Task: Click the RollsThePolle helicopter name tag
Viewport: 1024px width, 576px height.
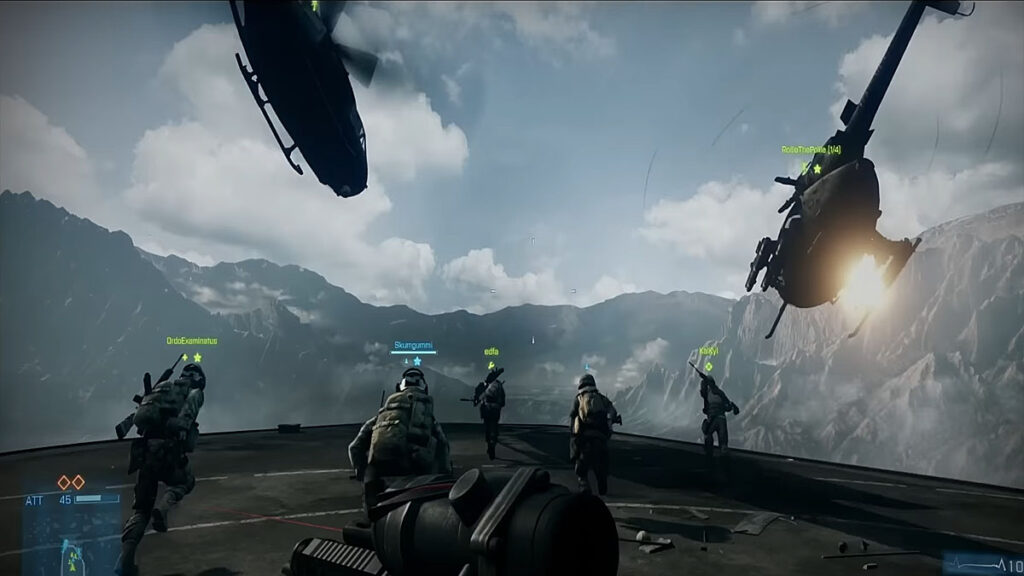Action: point(810,150)
